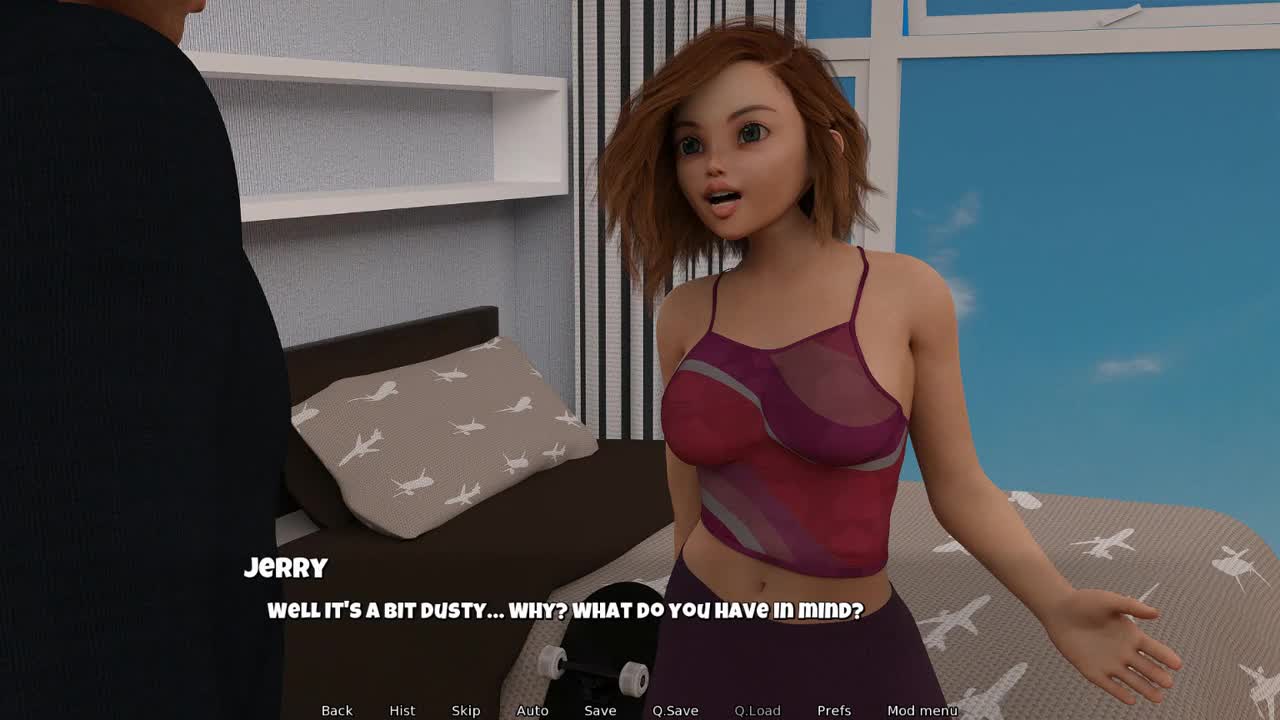Open the Mod menu
This screenshot has width=1280, height=720.
[922, 710]
